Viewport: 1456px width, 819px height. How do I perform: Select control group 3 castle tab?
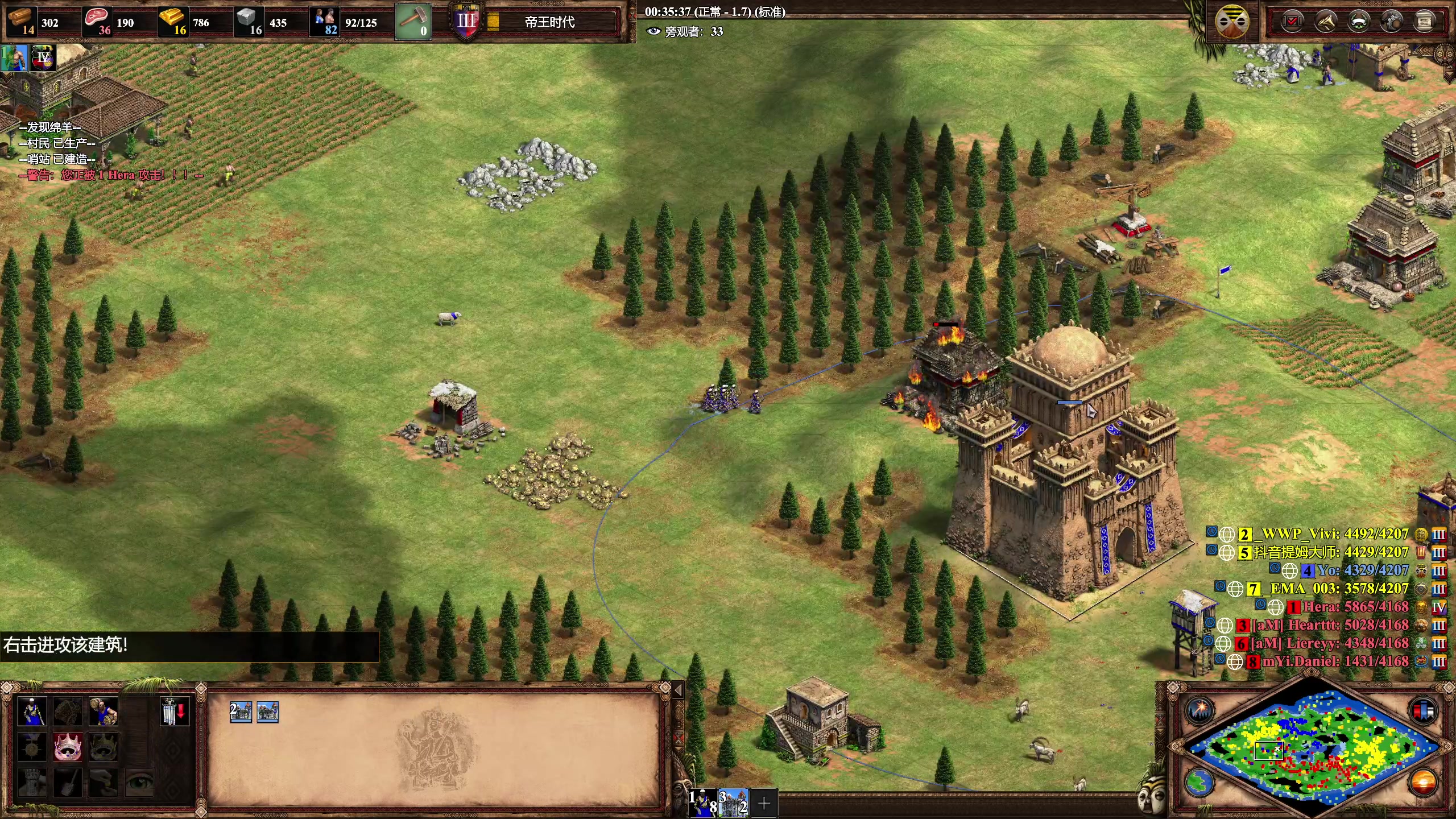pyautogui.click(x=734, y=803)
